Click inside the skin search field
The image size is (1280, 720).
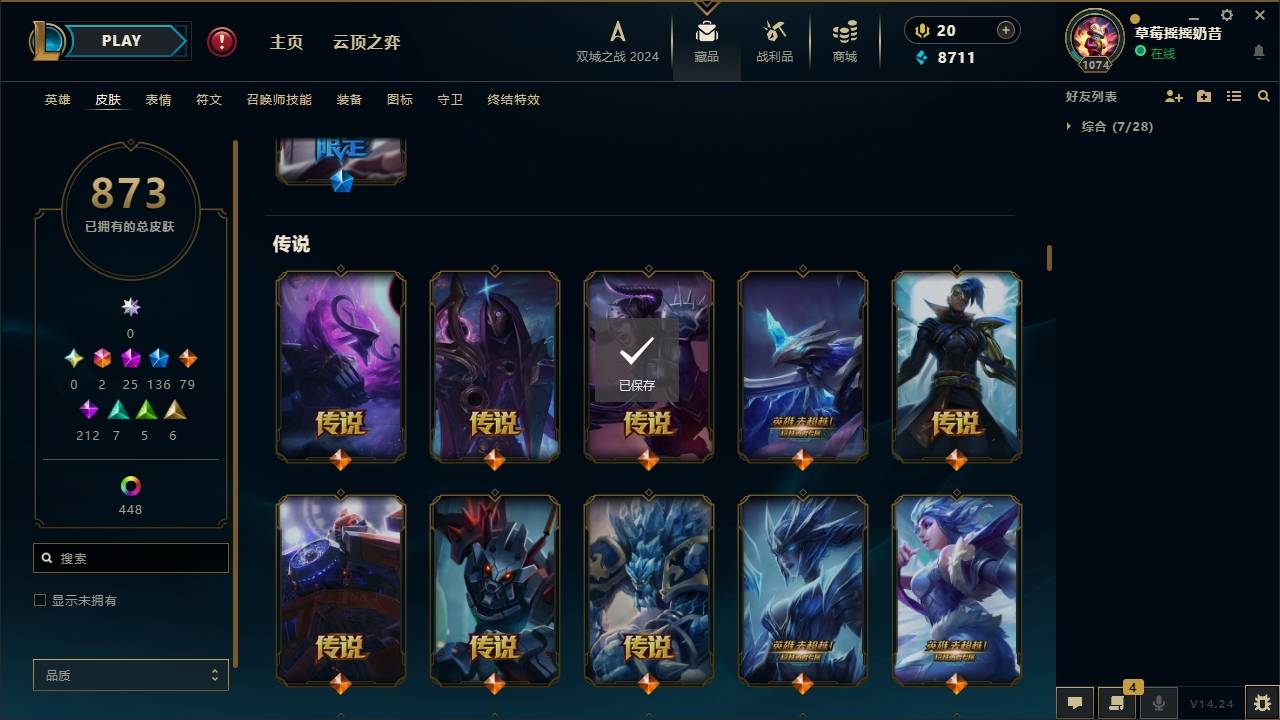[130, 558]
